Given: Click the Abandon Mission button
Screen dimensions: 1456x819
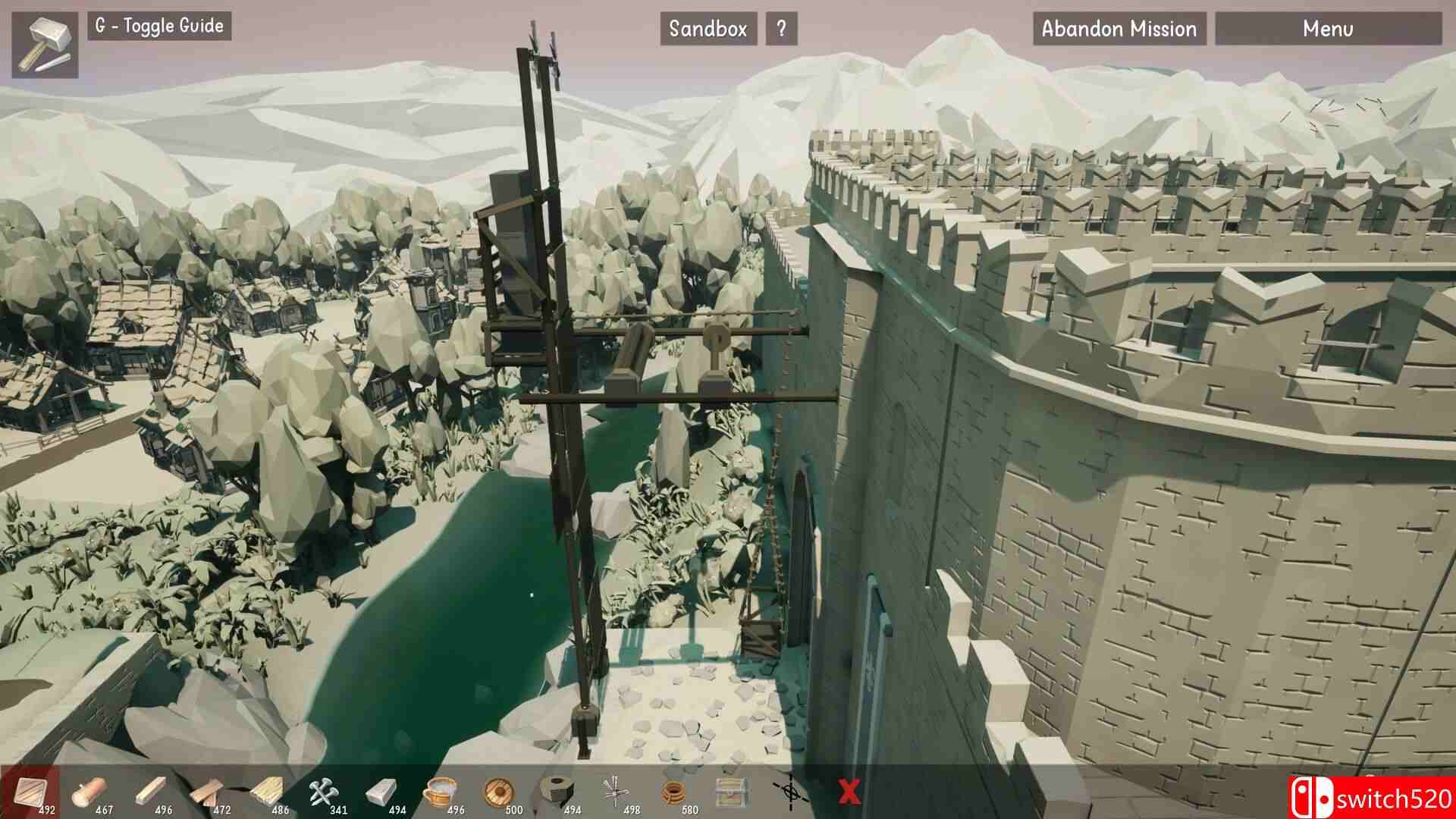Looking at the screenshot, I should tap(1119, 30).
